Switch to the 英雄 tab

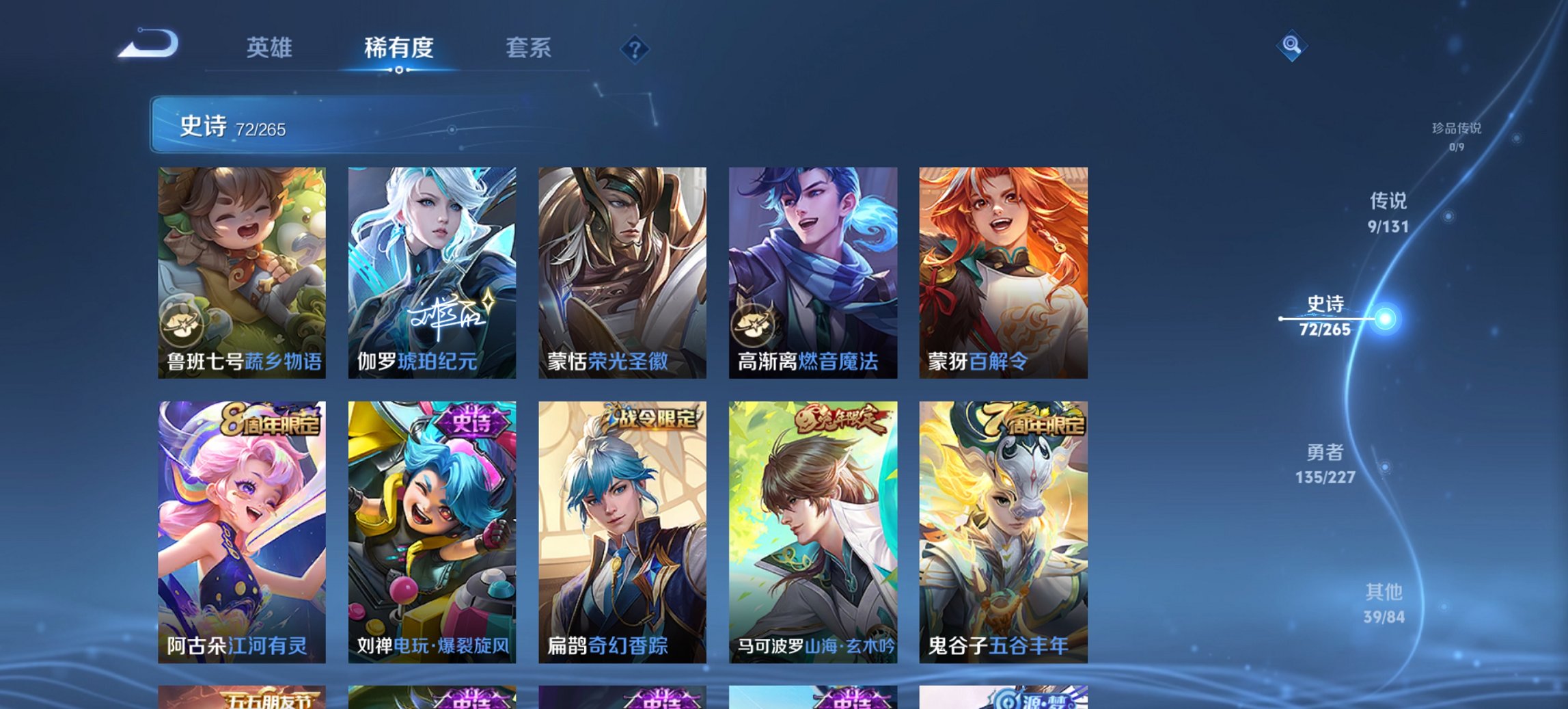tap(271, 47)
